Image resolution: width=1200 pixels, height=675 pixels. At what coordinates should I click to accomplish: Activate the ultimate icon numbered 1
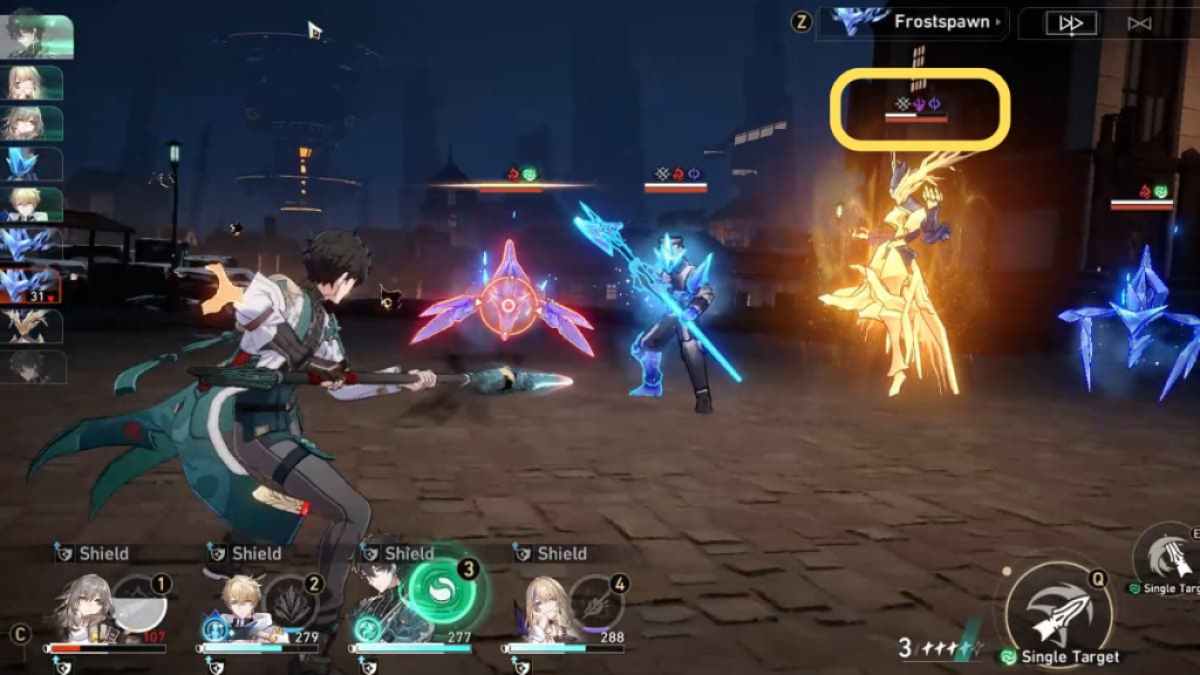[140, 603]
